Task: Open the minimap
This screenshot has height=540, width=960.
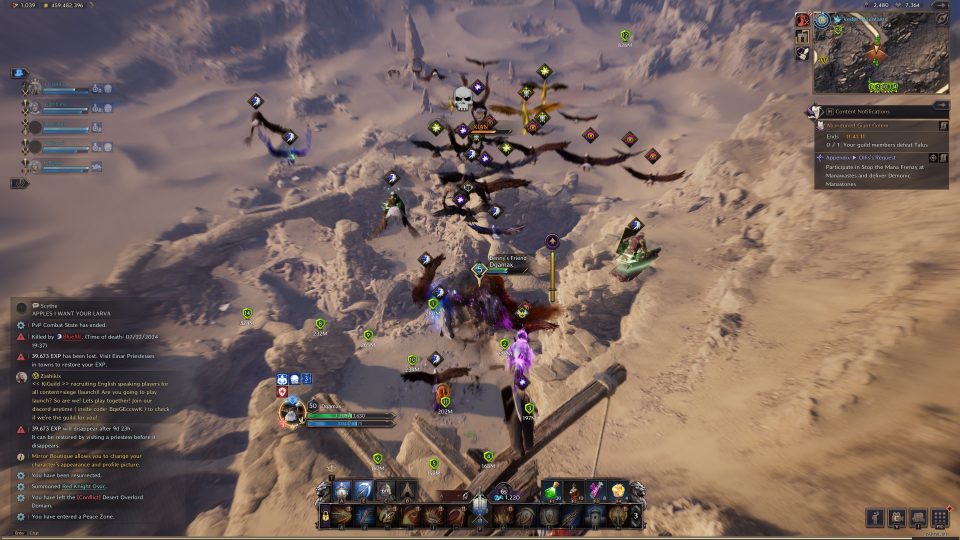Action: point(880,52)
